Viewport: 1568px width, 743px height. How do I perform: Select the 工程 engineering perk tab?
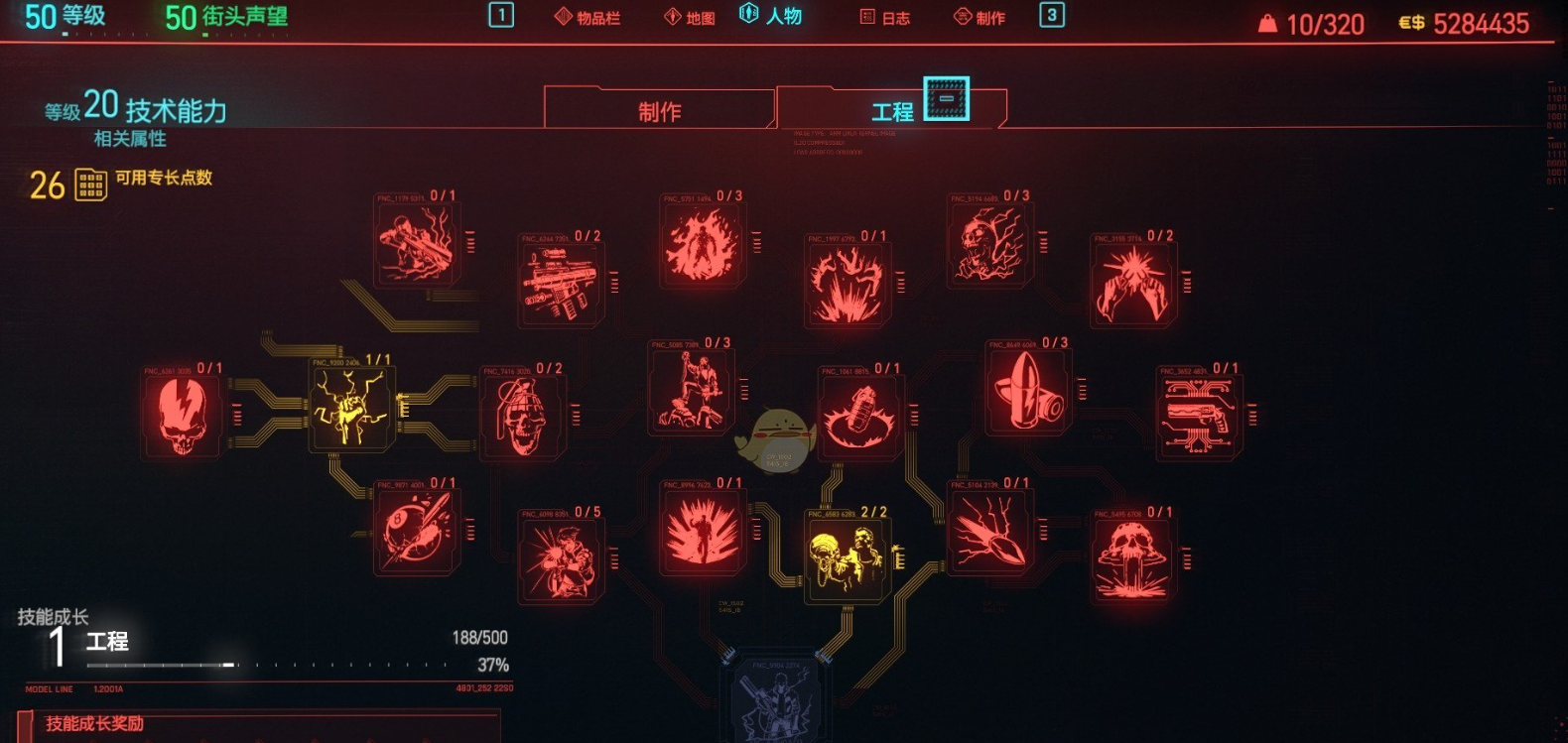point(891,111)
